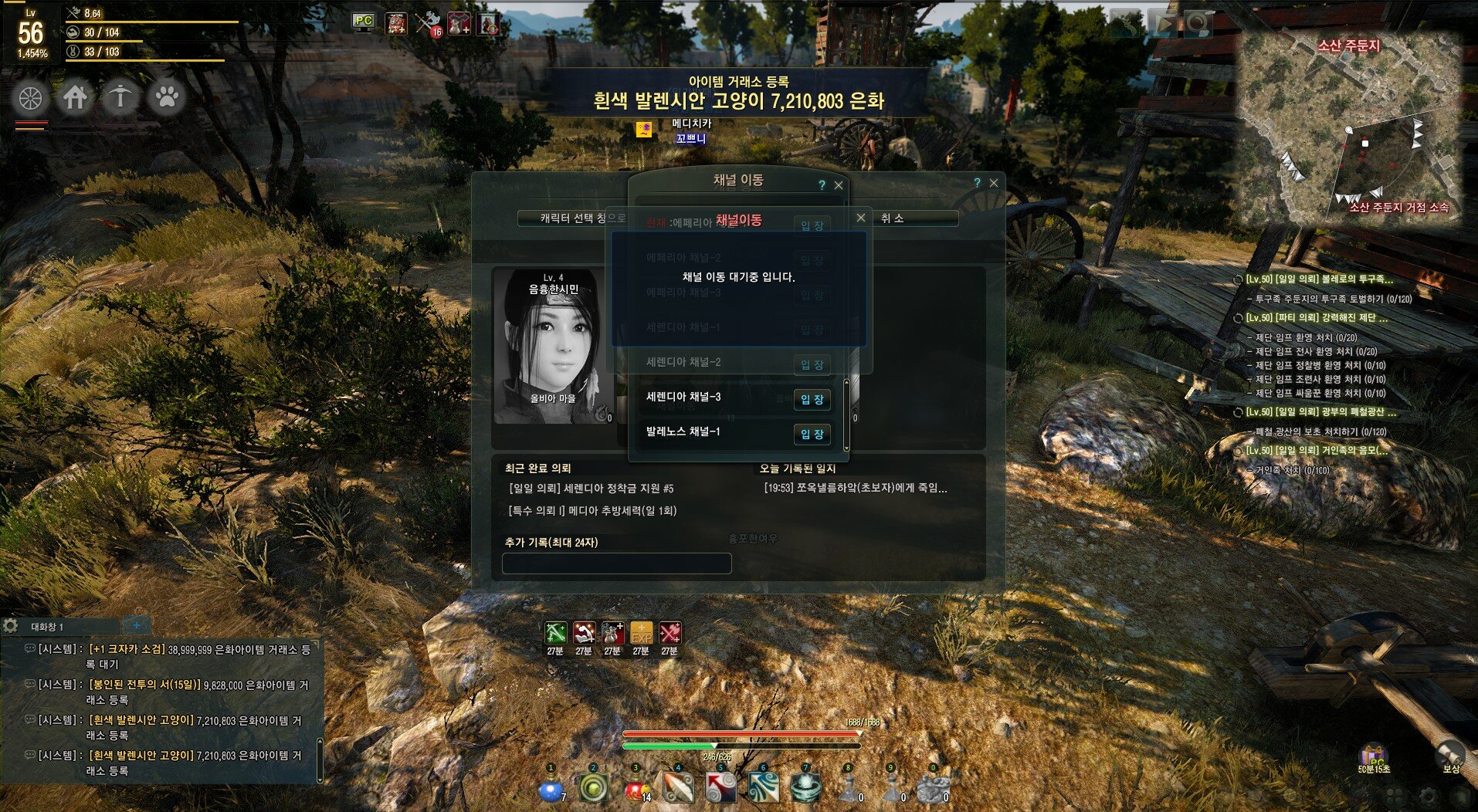Enter Serendia Channel-3 with its 입장 button

point(812,399)
